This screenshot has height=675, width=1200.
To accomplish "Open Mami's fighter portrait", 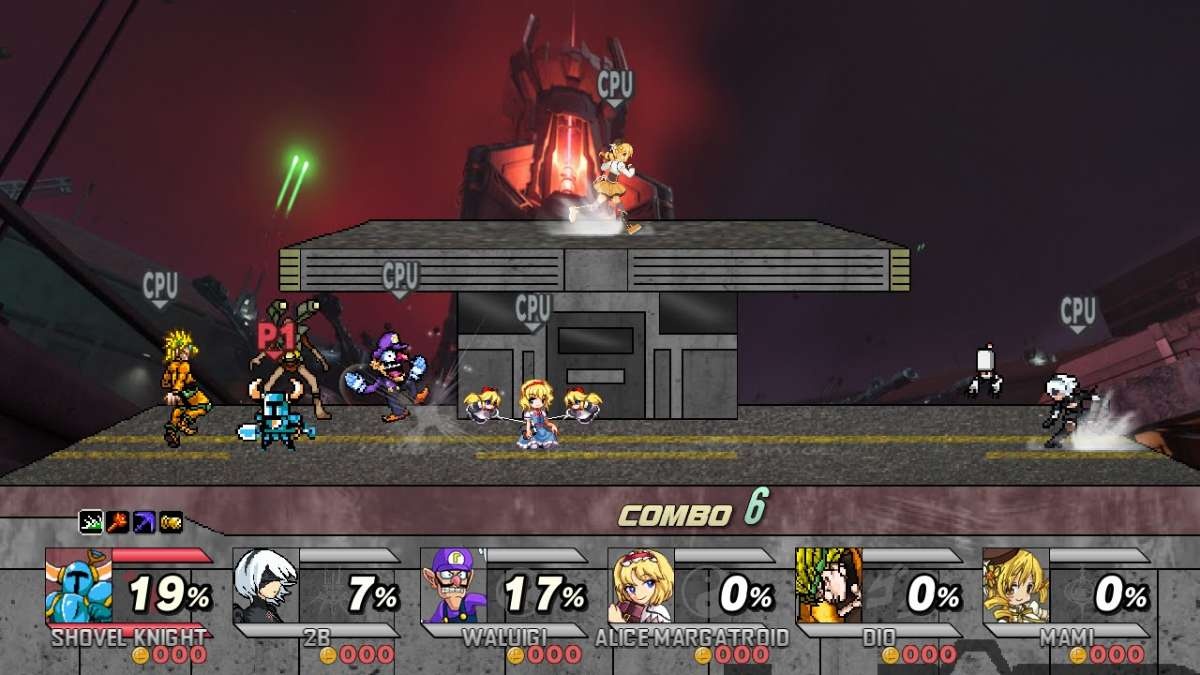I will click(x=1016, y=586).
